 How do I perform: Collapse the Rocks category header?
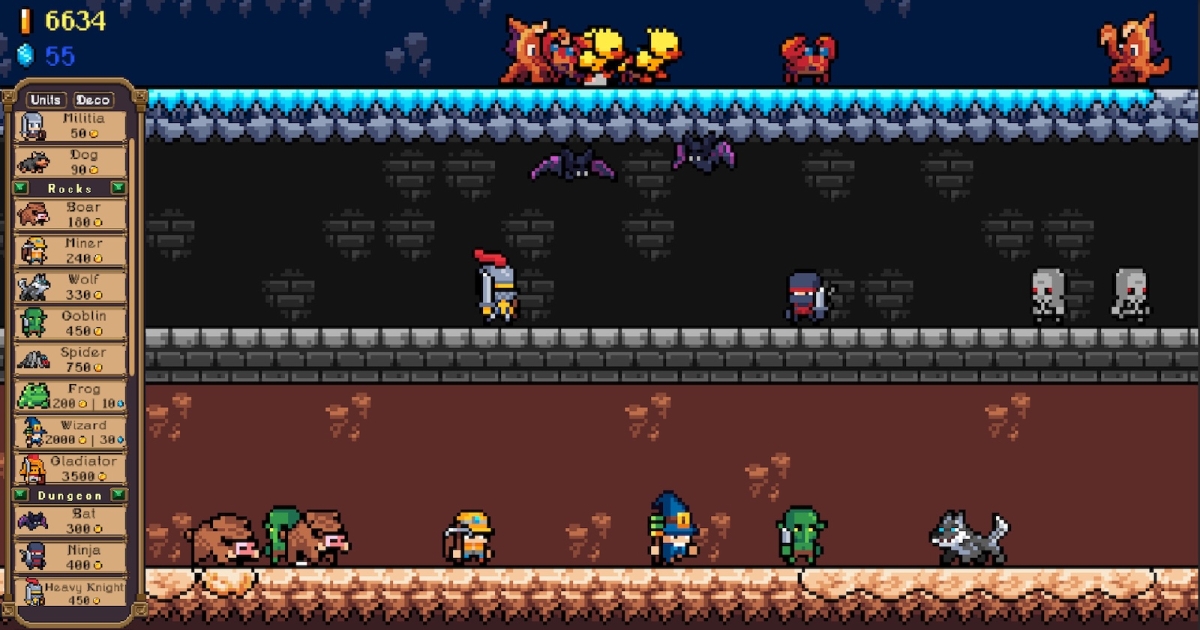pos(70,188)
